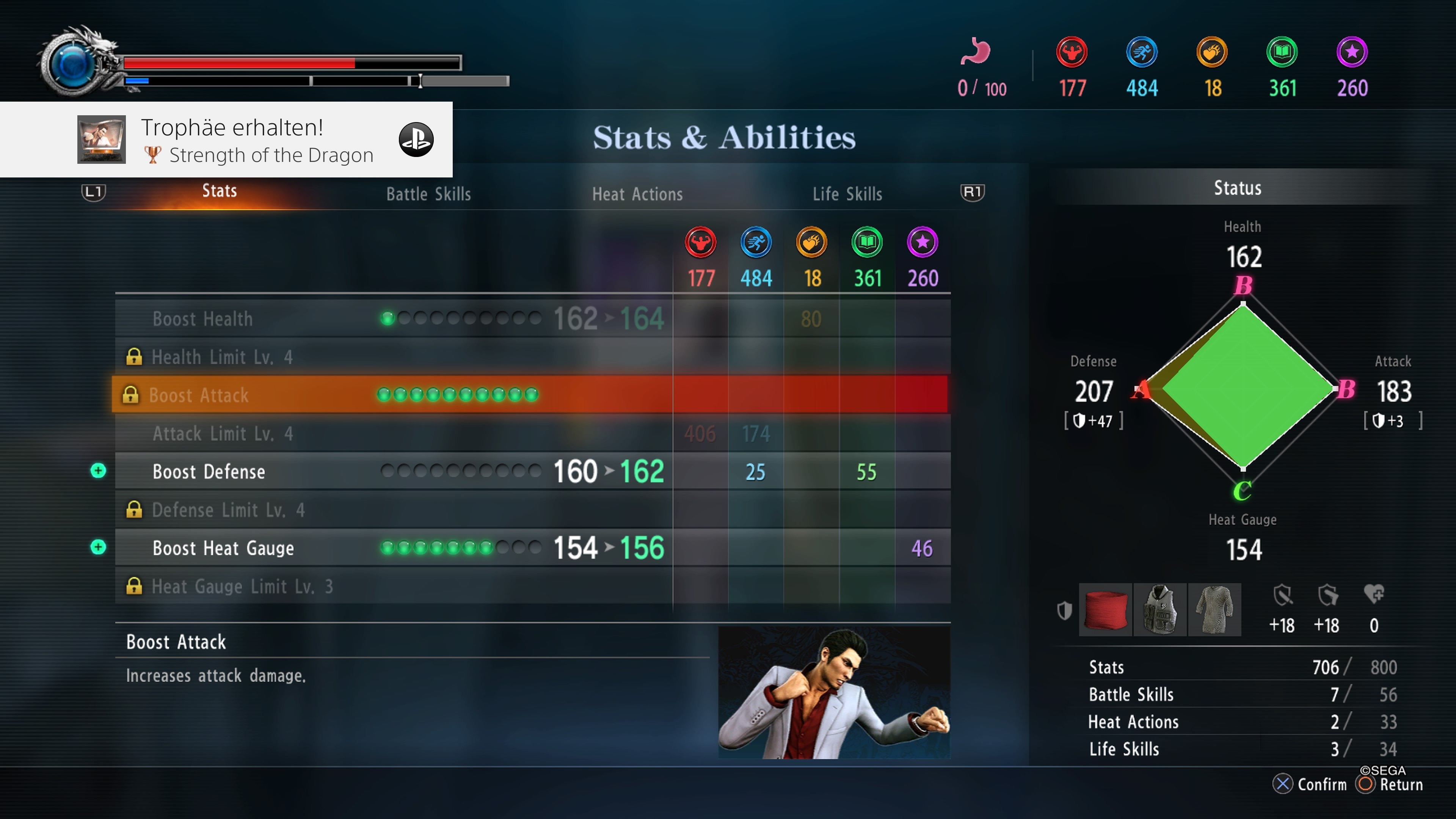Open the Strength of the Dragon trophy notification
Viewport: 1456px width, 819px height.
tap(257, 140)
